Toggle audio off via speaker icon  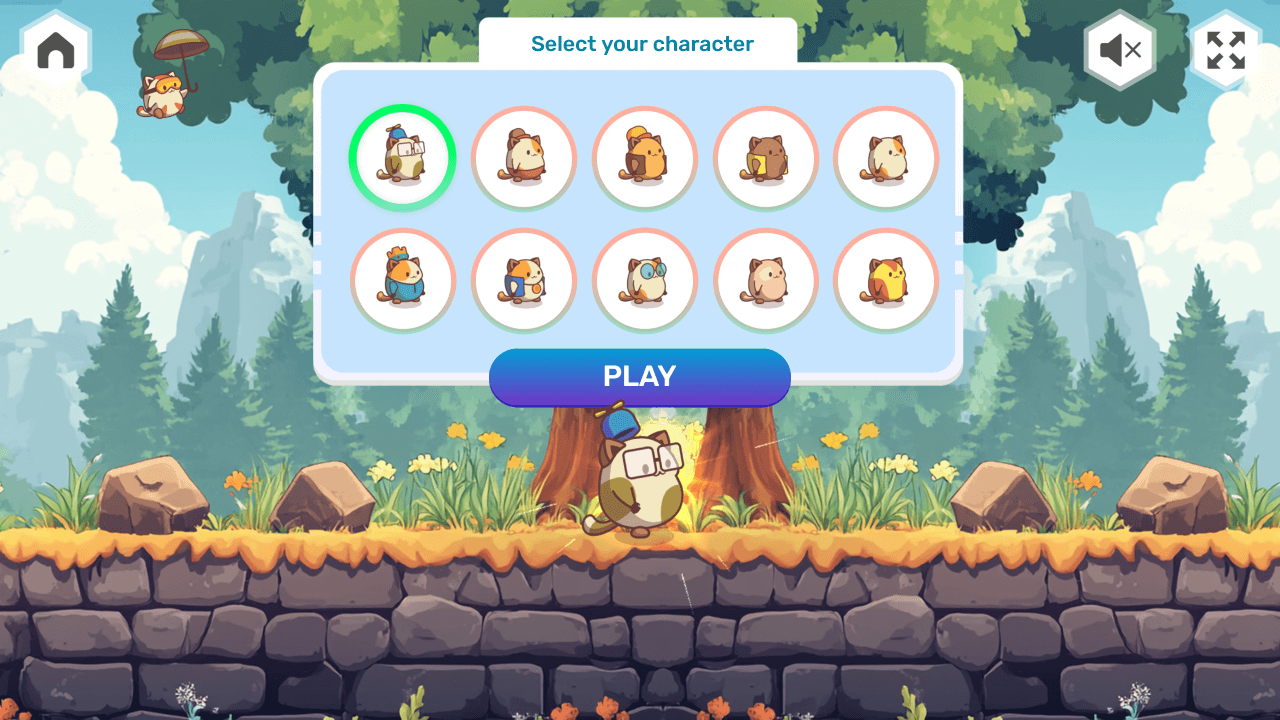tap(1120, 51)
